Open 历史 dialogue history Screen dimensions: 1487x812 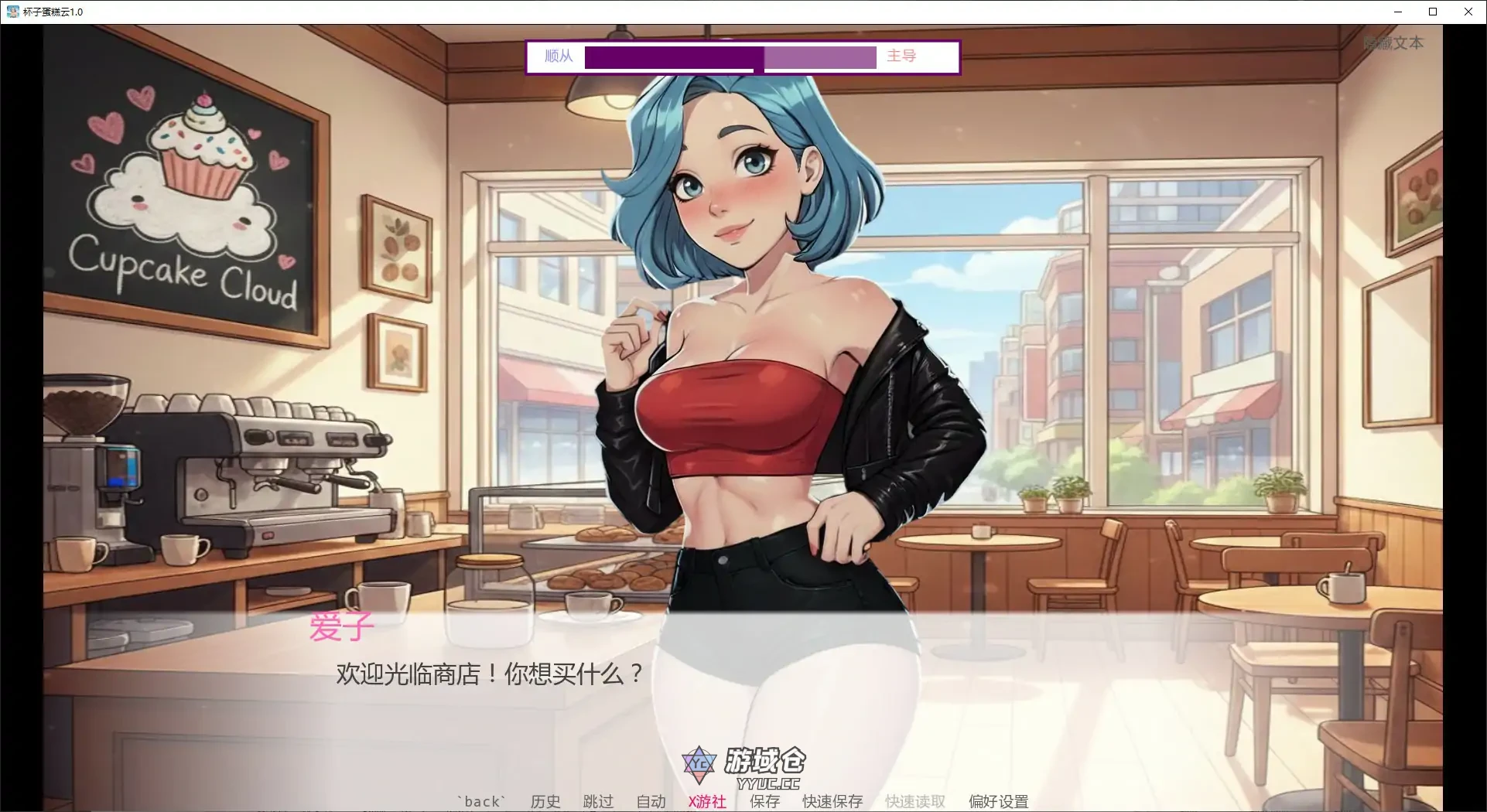click(x=545, y=801)
